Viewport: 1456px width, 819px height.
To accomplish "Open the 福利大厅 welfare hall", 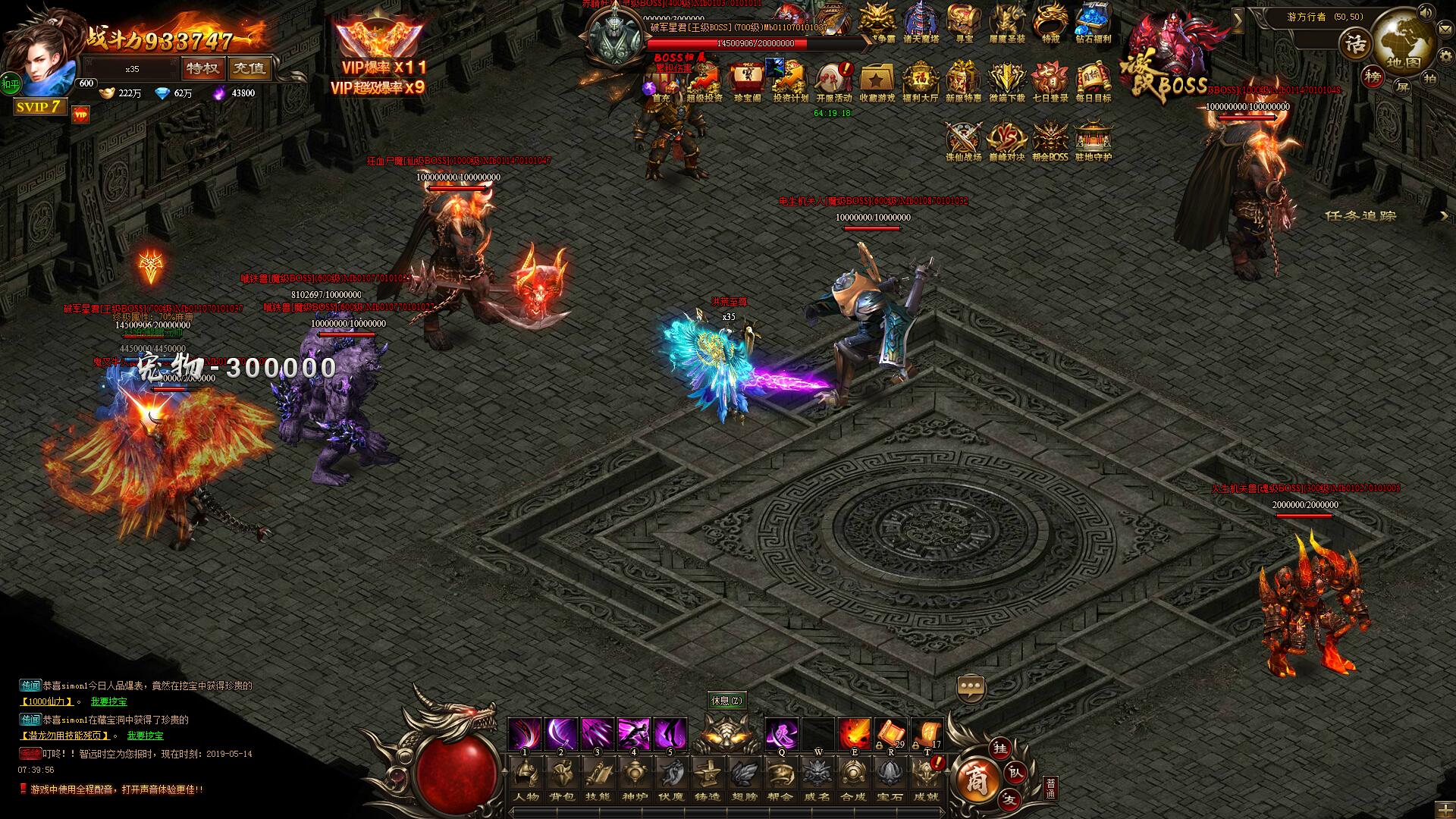I will pos(921,80).
